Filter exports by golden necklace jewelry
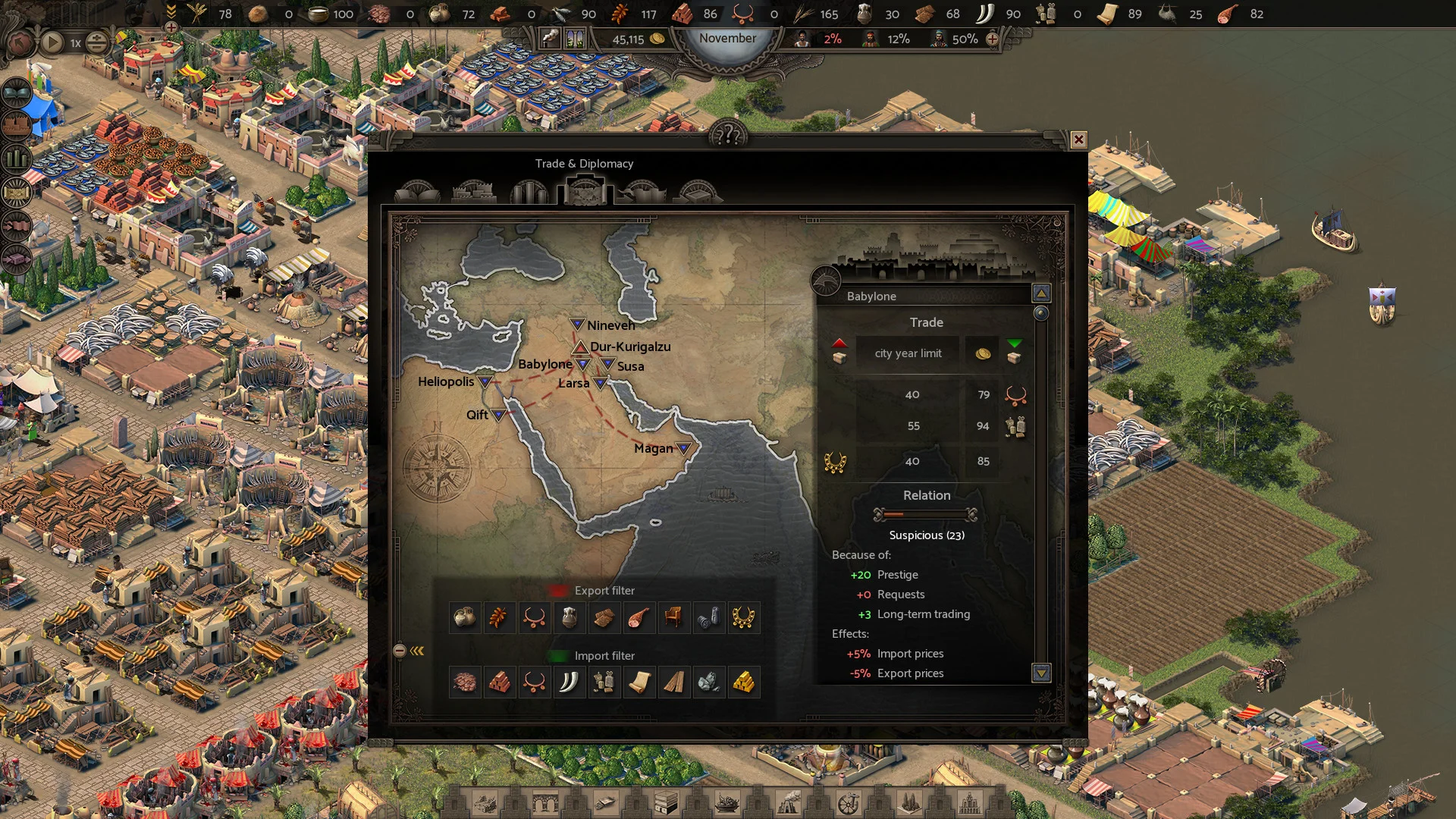Viewport: 1456px width, 819px height. 743,618
